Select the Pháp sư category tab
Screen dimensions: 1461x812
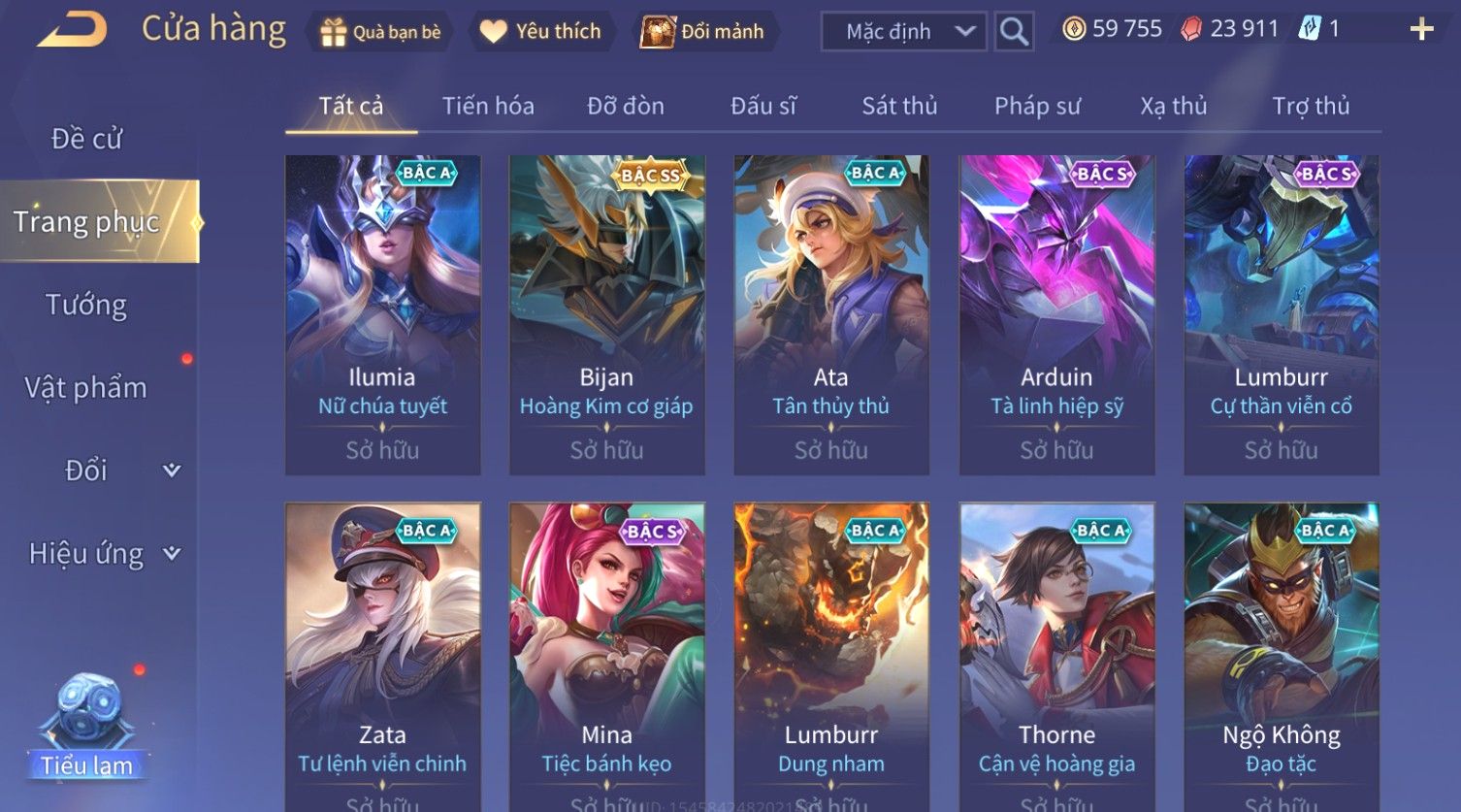tap(1037, 106)
